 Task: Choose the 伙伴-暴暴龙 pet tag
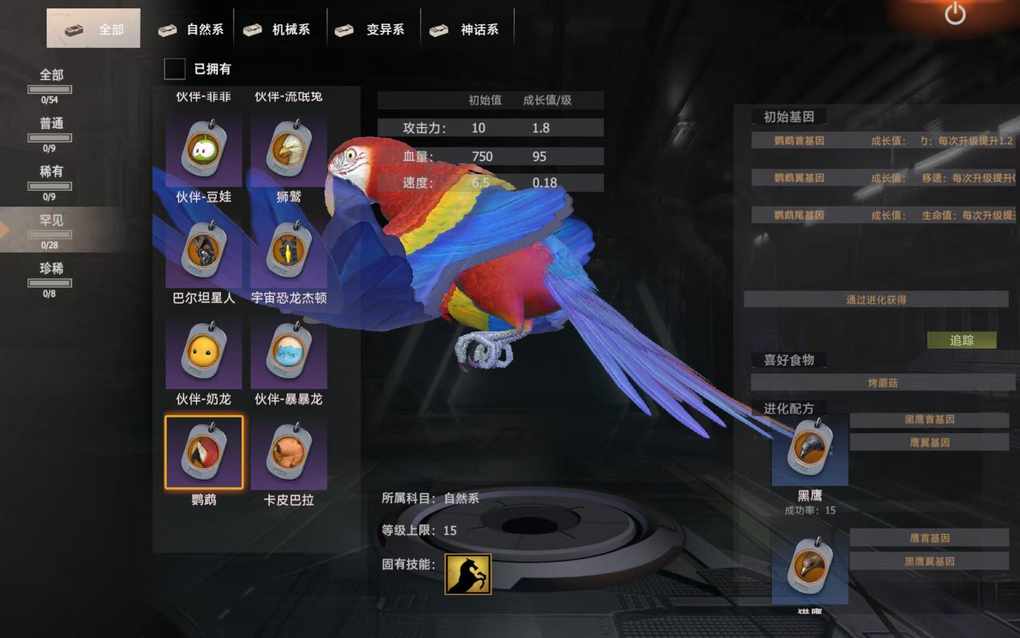[x=289, y=351]
